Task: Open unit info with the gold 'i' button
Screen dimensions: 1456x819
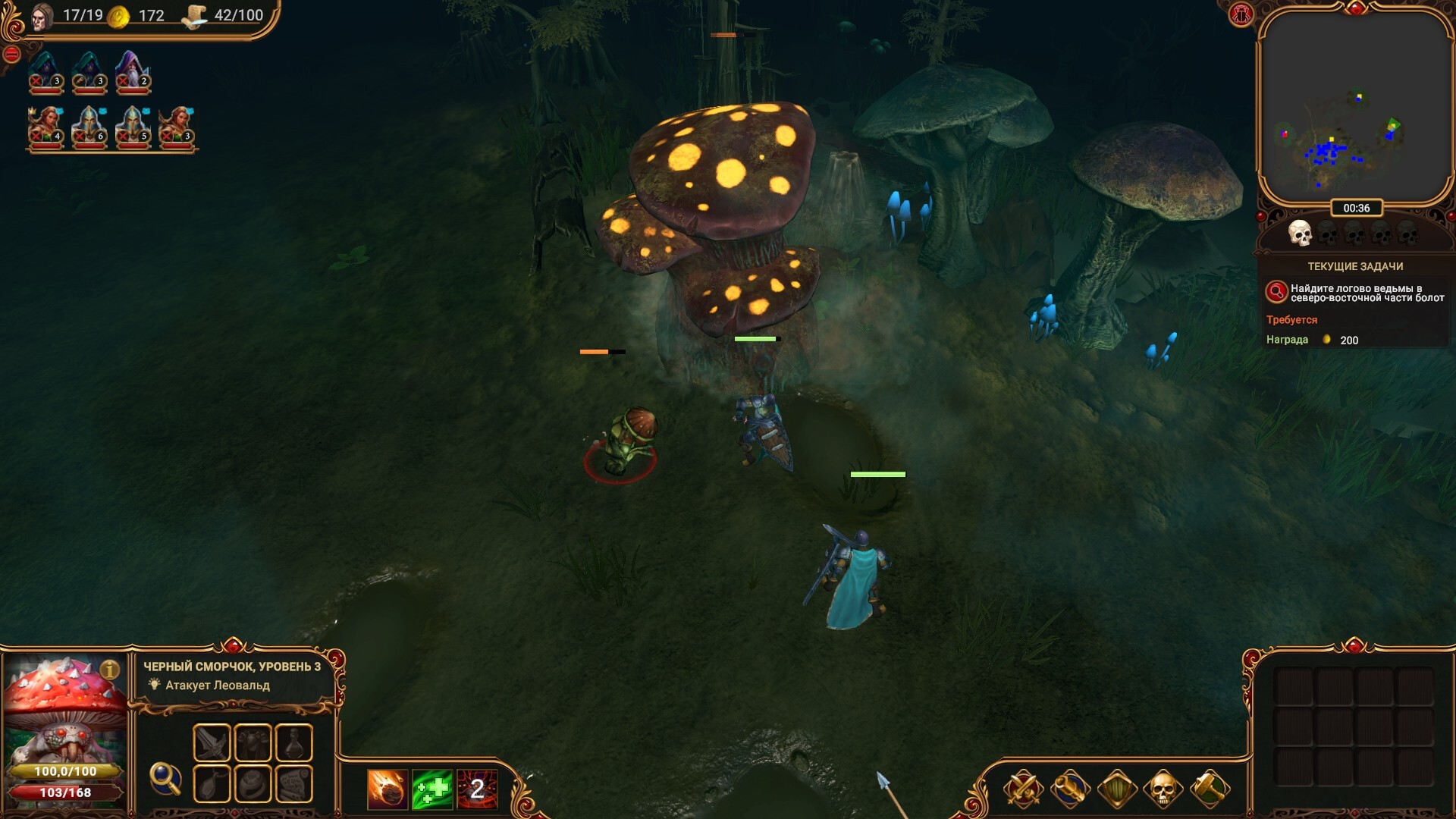Action: (110, 670)
